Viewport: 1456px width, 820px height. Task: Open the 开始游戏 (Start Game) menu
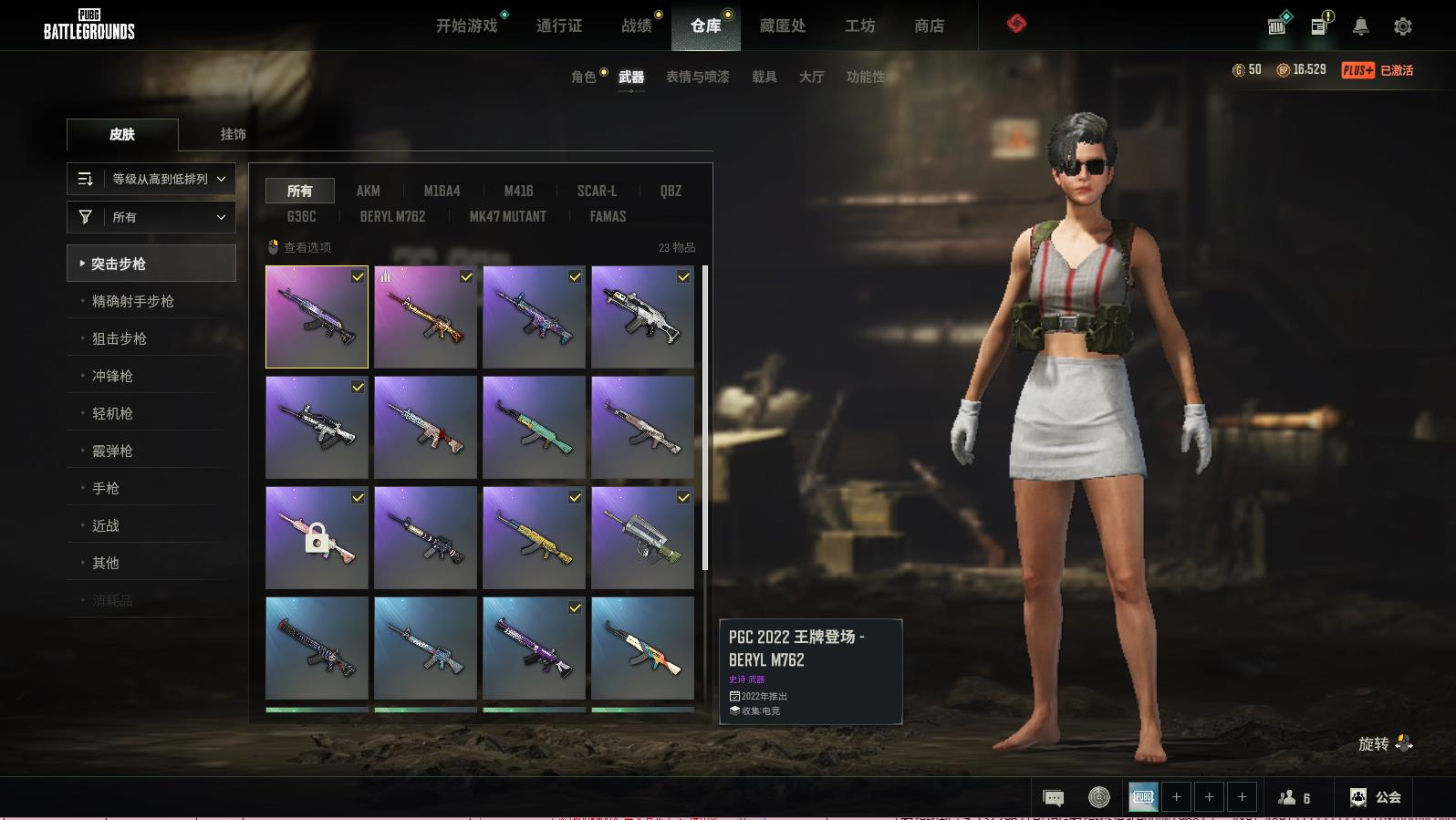466,26
